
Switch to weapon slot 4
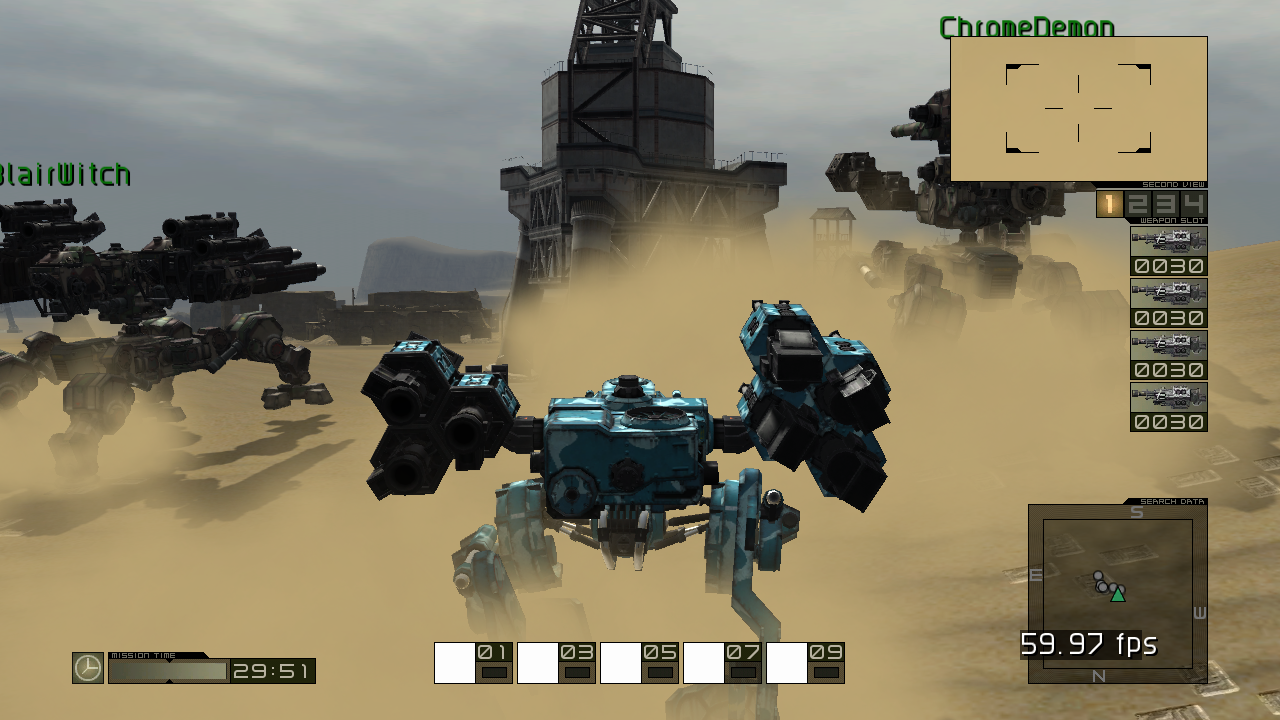1195,204
